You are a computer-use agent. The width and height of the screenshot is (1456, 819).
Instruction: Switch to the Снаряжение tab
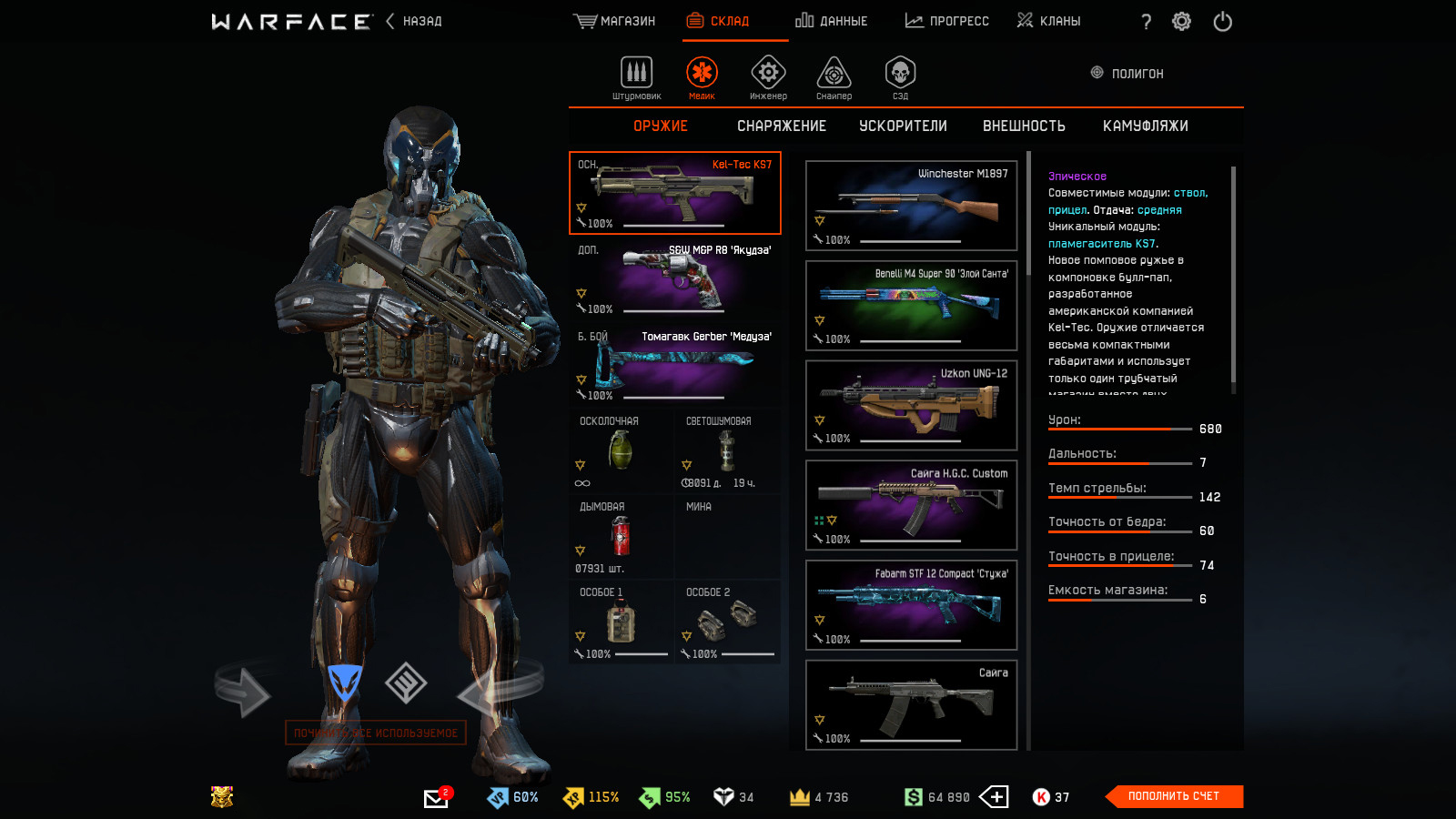pos(781,126)
